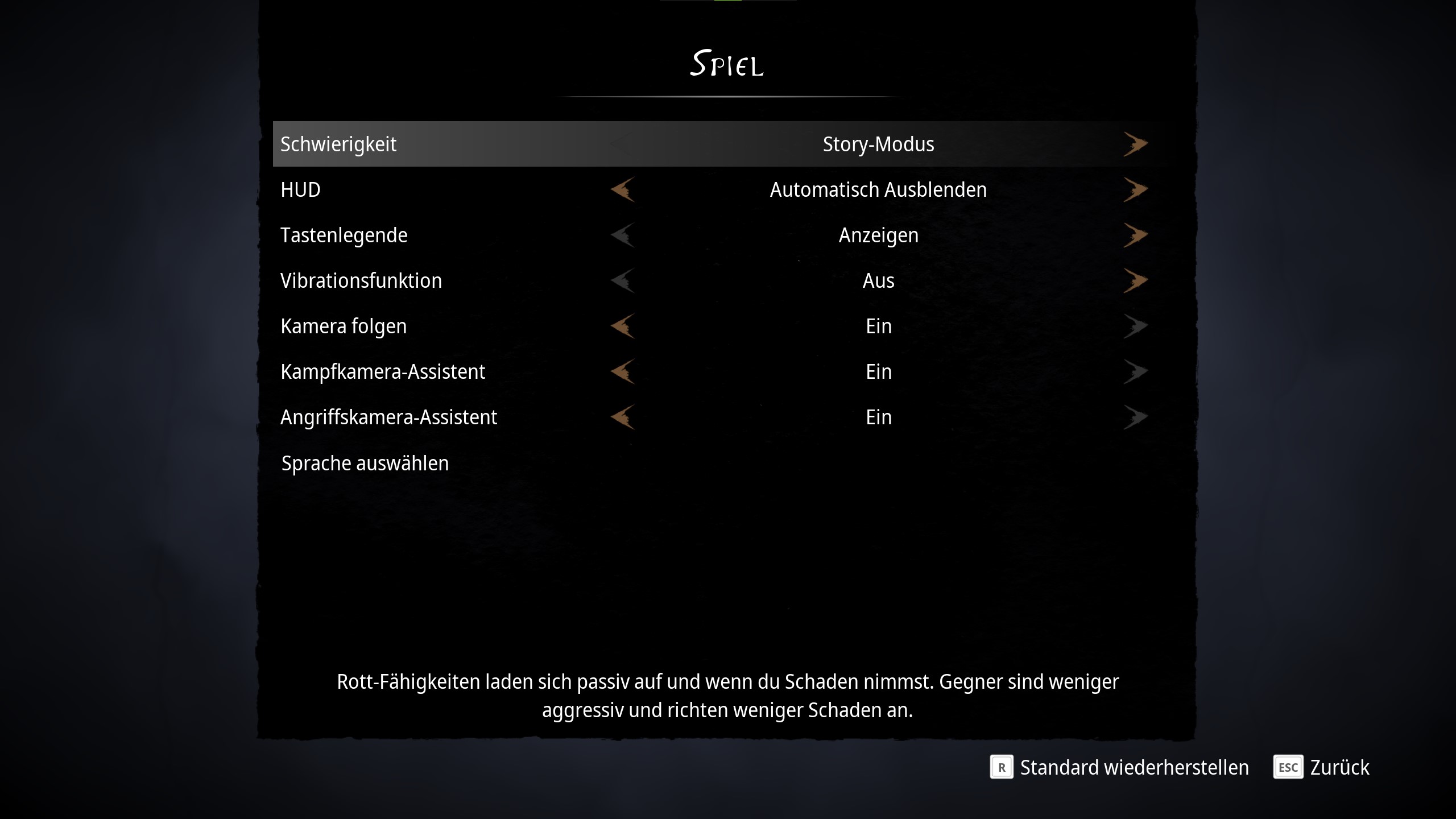Click right arrow for Tastenlegende
This screenshot has height=819, width=1456.
1135,235
